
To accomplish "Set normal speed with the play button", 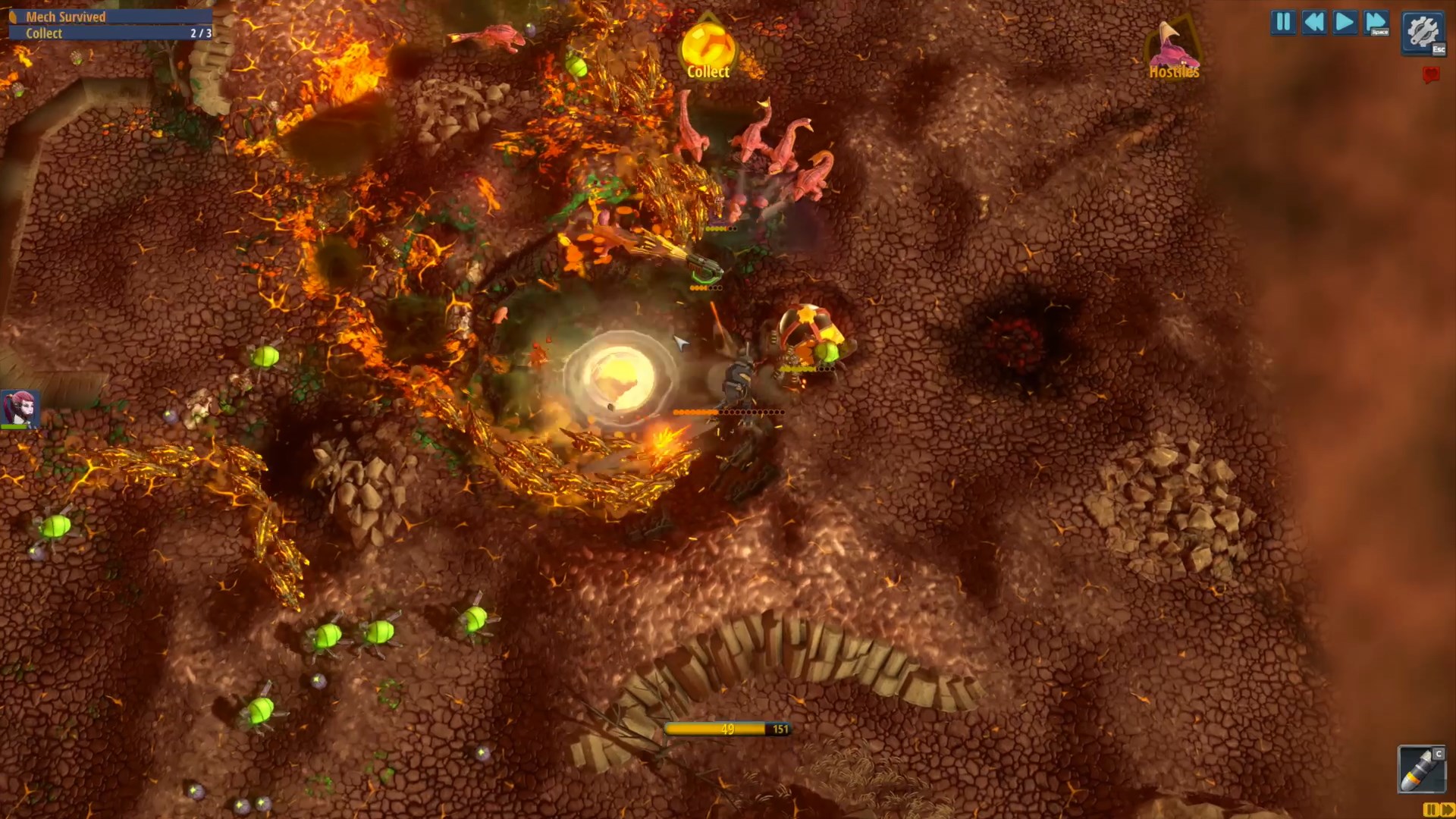I will point(1345,22).
